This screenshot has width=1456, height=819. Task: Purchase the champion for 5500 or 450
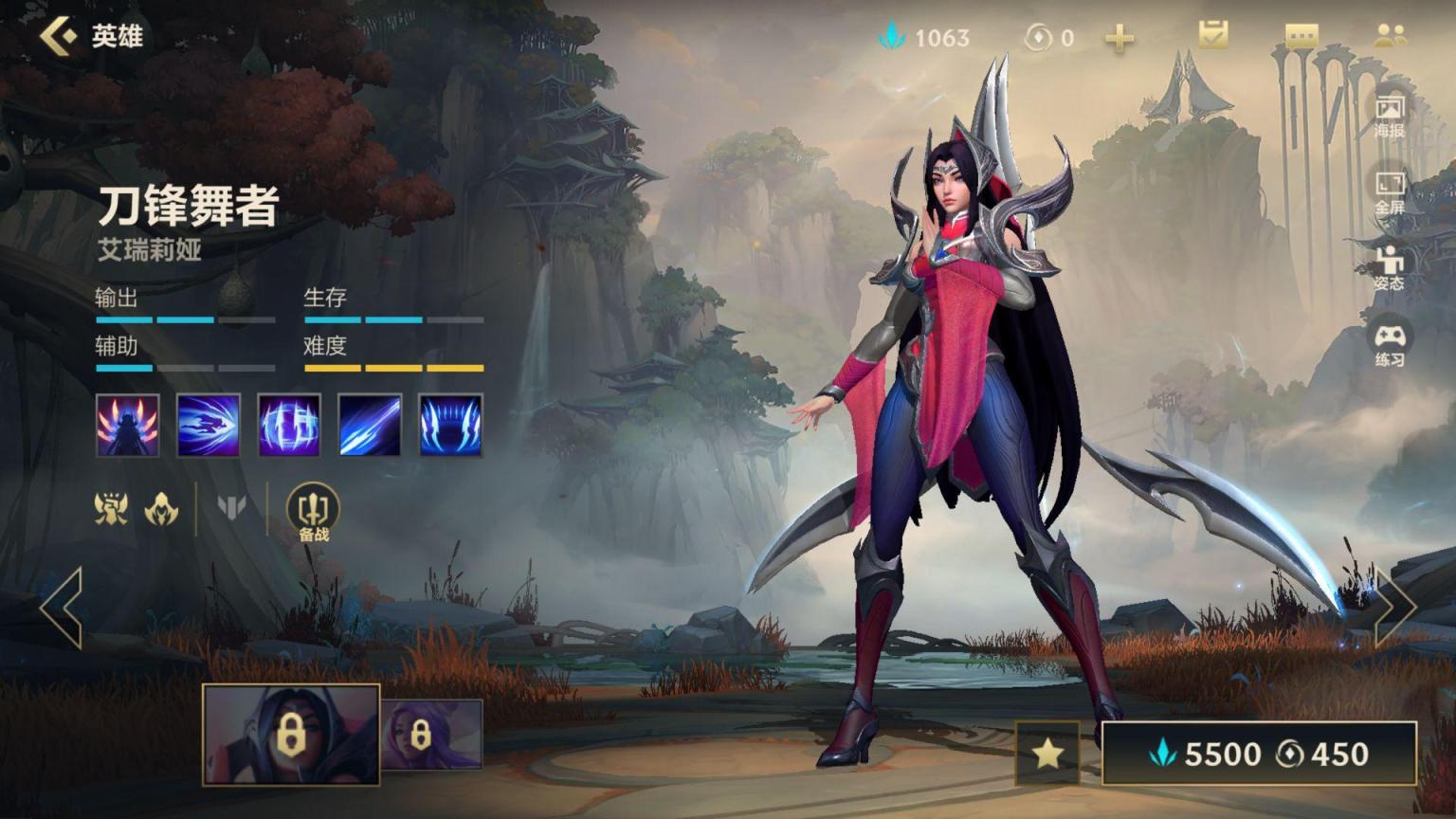1259,754
